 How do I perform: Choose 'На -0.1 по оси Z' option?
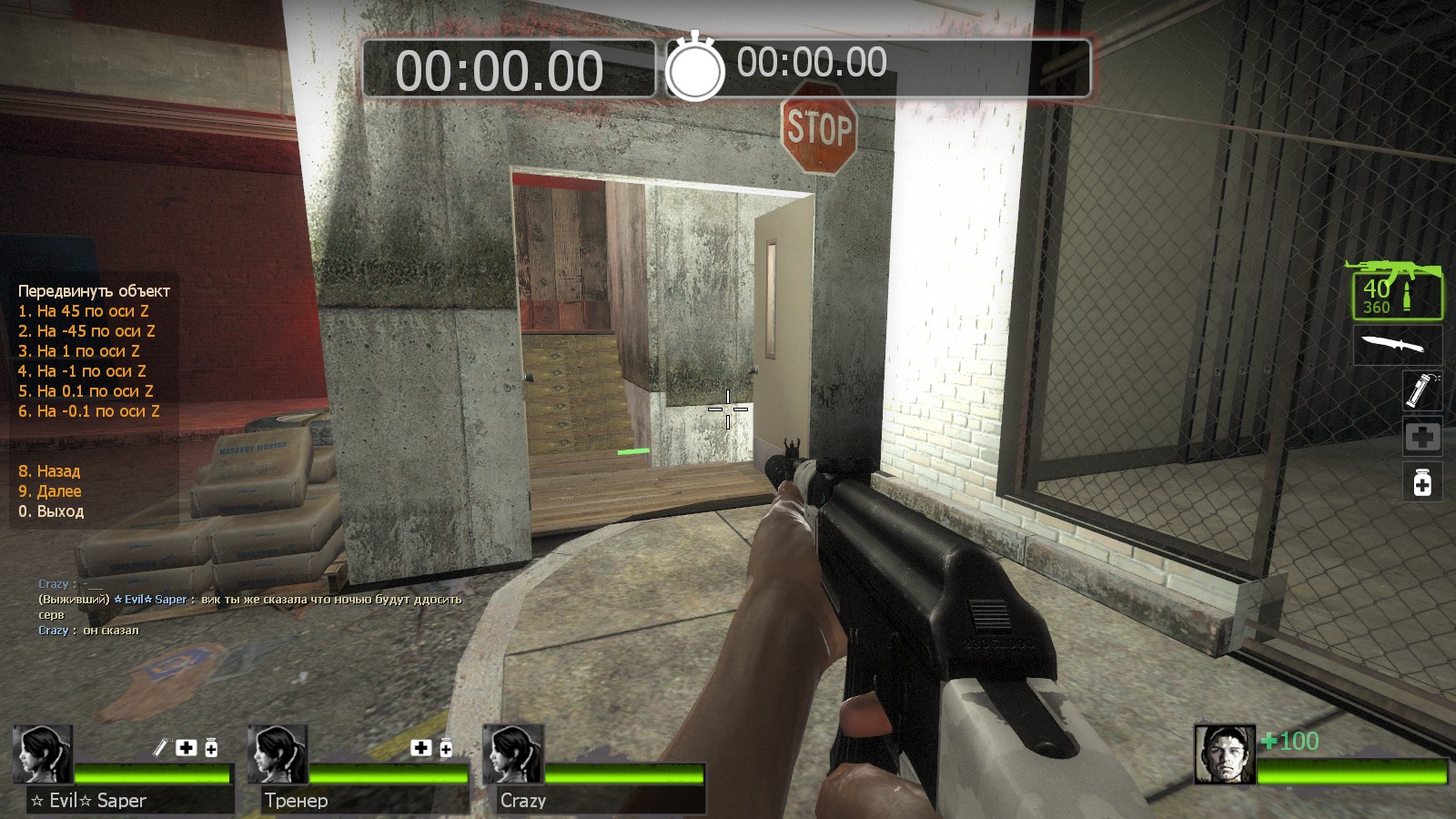point(89,411)
